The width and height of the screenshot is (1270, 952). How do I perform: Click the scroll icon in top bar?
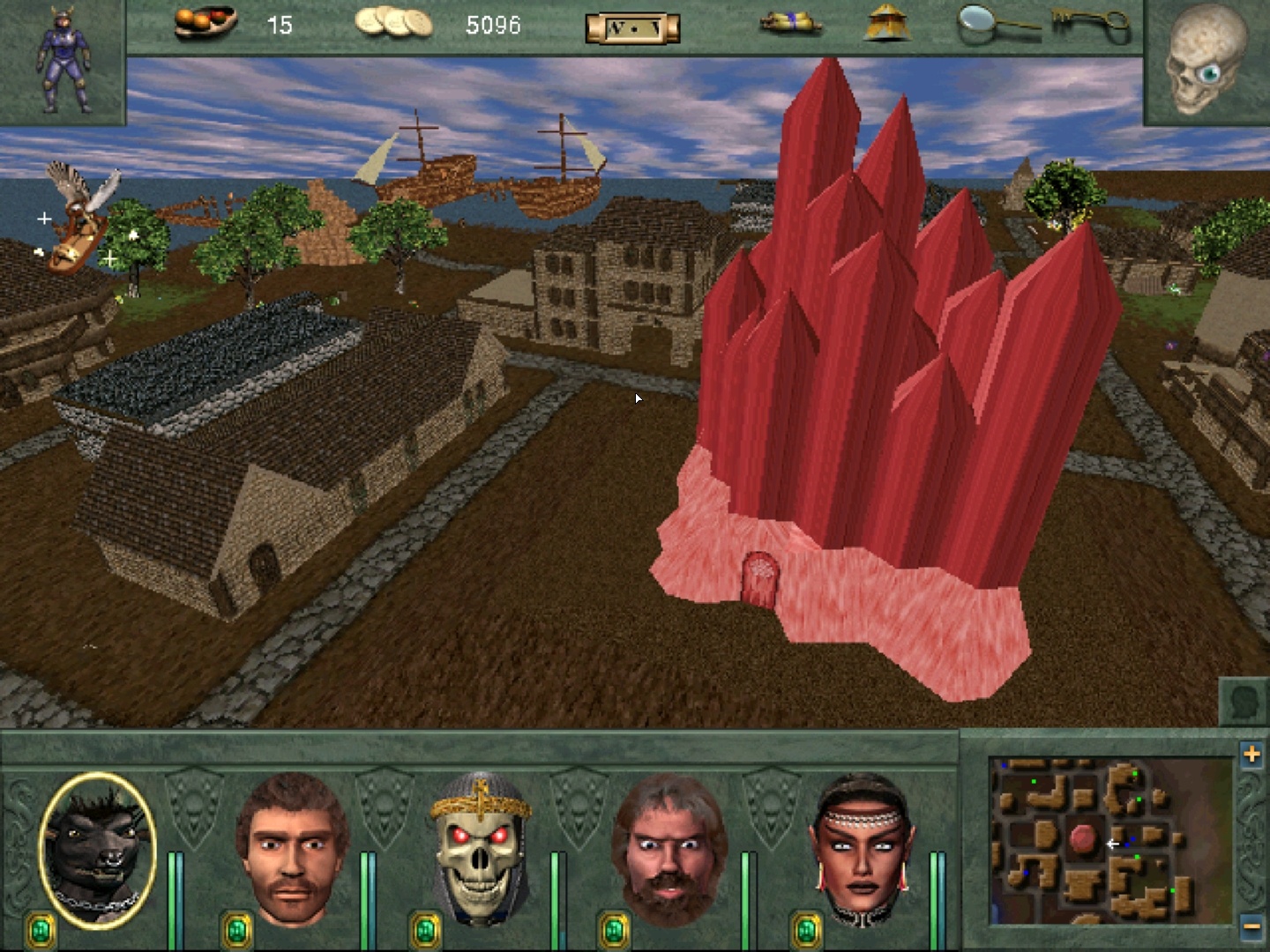click(791, 24)
